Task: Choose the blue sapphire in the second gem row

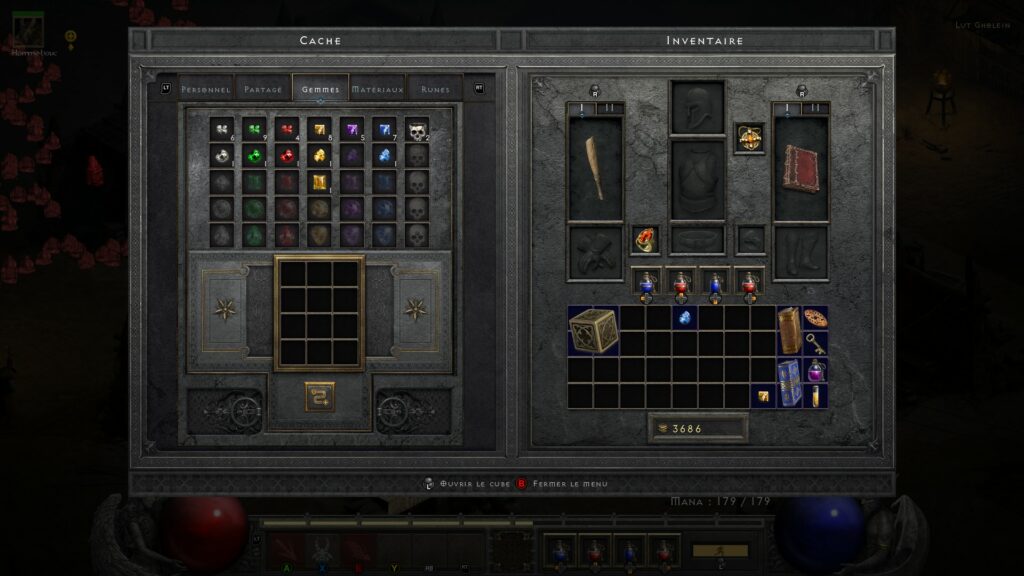Action: (385, 156)
